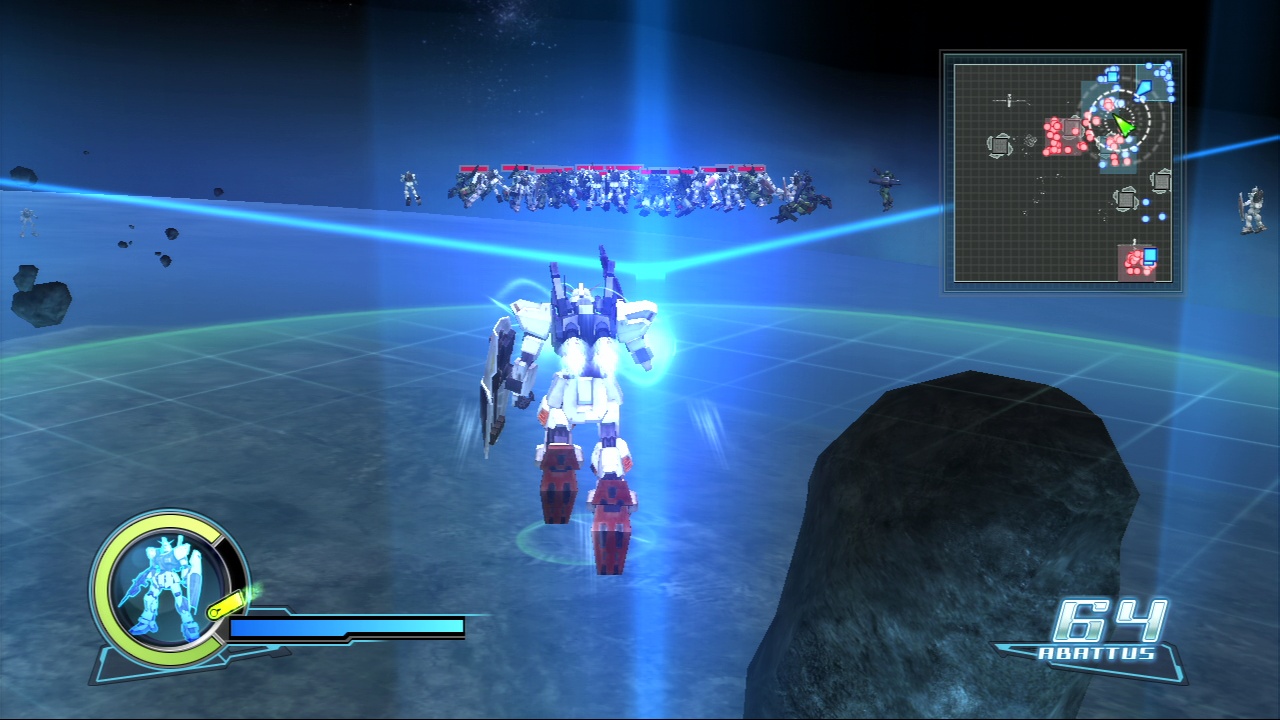Select the red enemy field on minimap's lower corner

point(1136,262)
